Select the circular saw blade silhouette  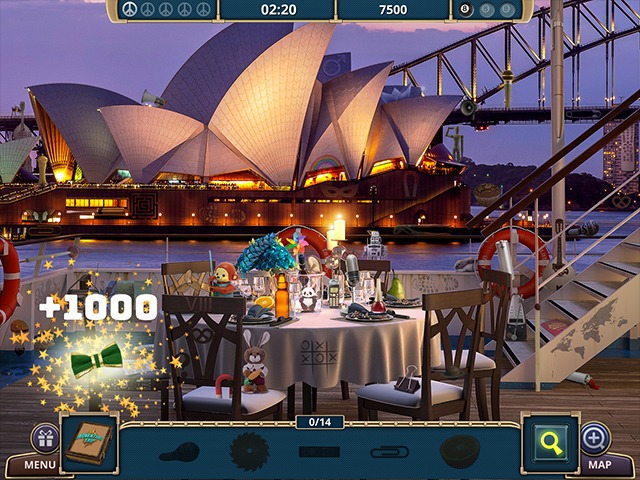(x=249, y=451)
